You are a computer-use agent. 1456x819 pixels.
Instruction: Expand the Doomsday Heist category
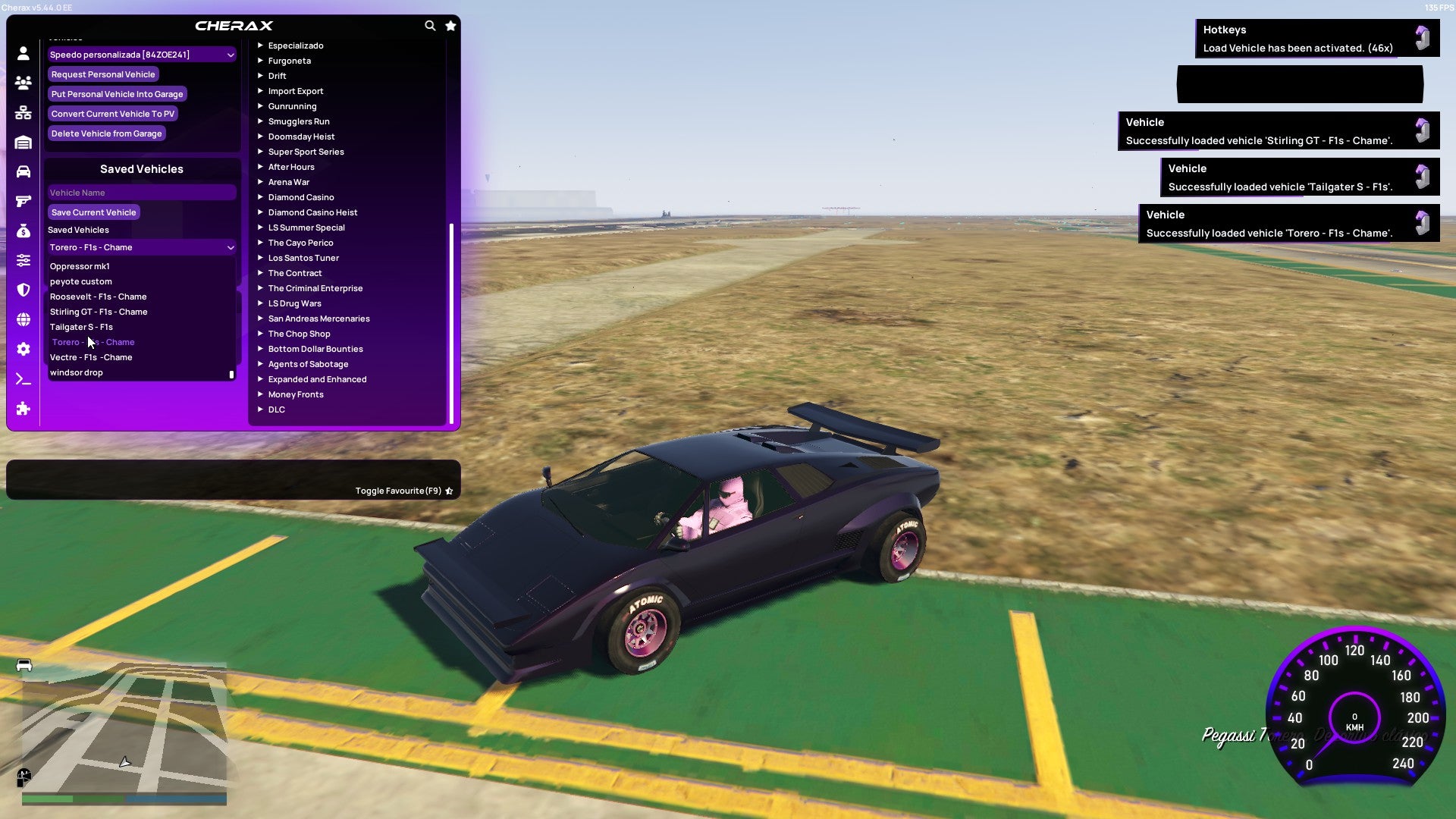(300, 136)
